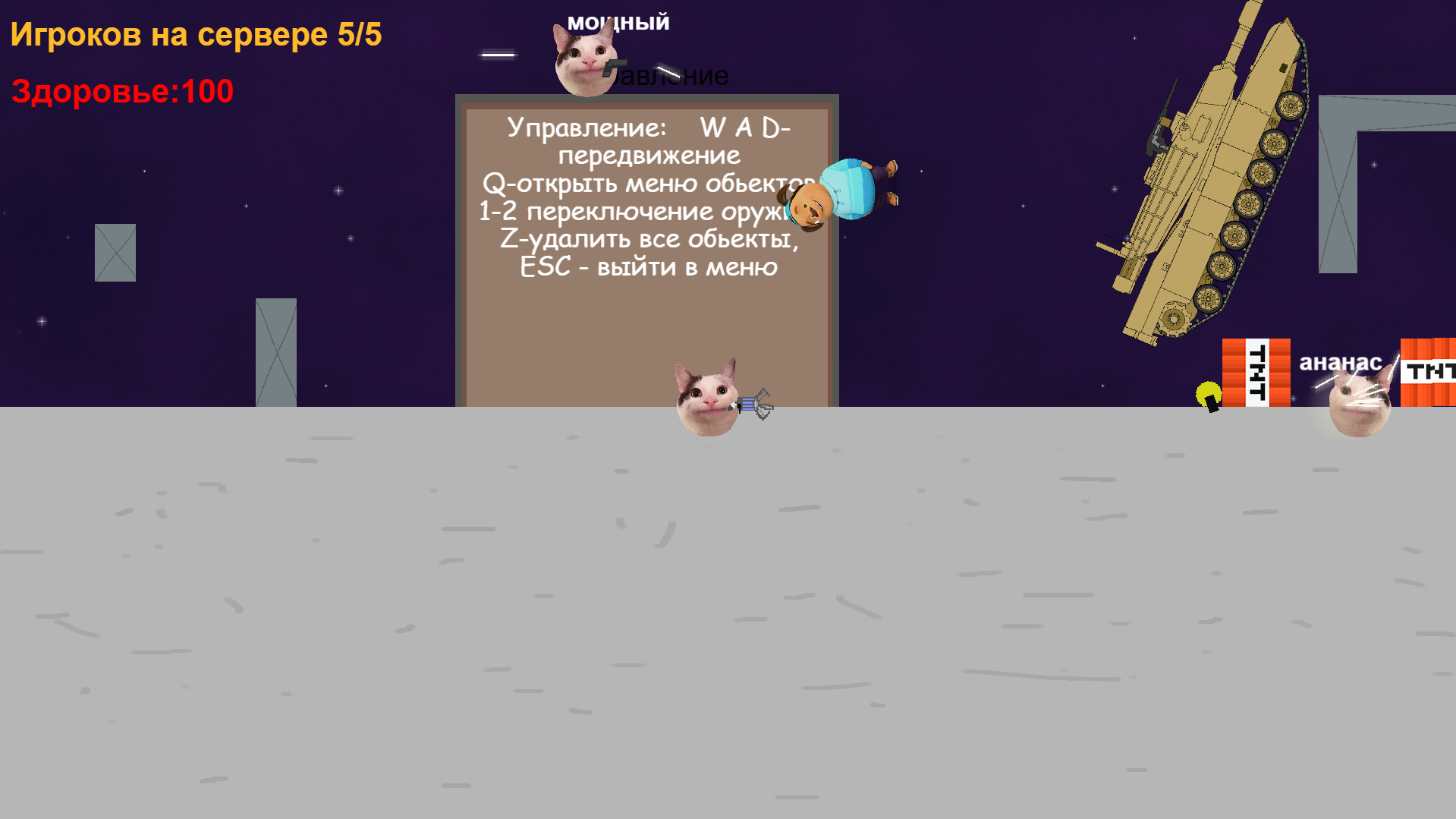Click the X-marked gray crate upper left
Screen dimensions: 1456x819
[114, 250]
